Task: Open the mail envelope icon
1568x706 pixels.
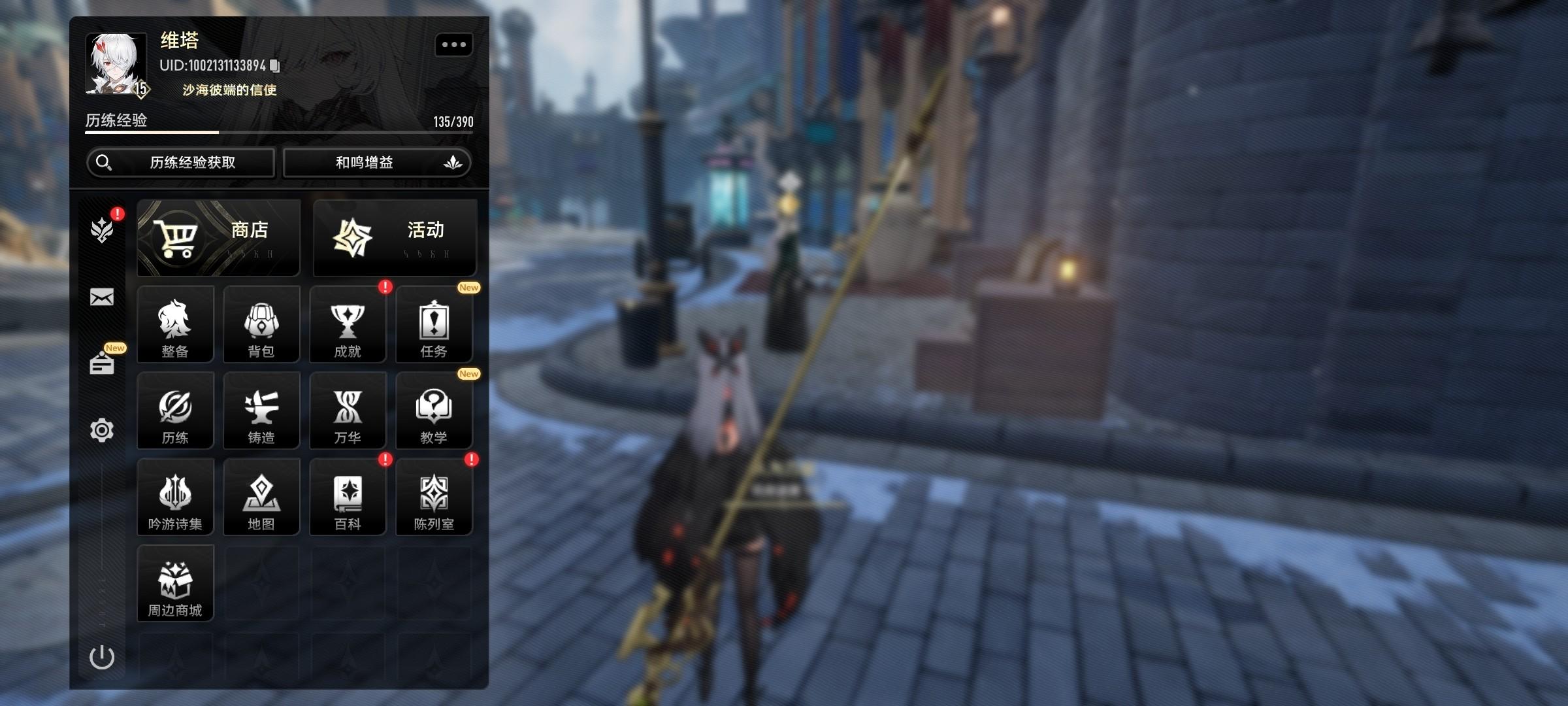Action: pyautogui.click(x=102, y=297)
